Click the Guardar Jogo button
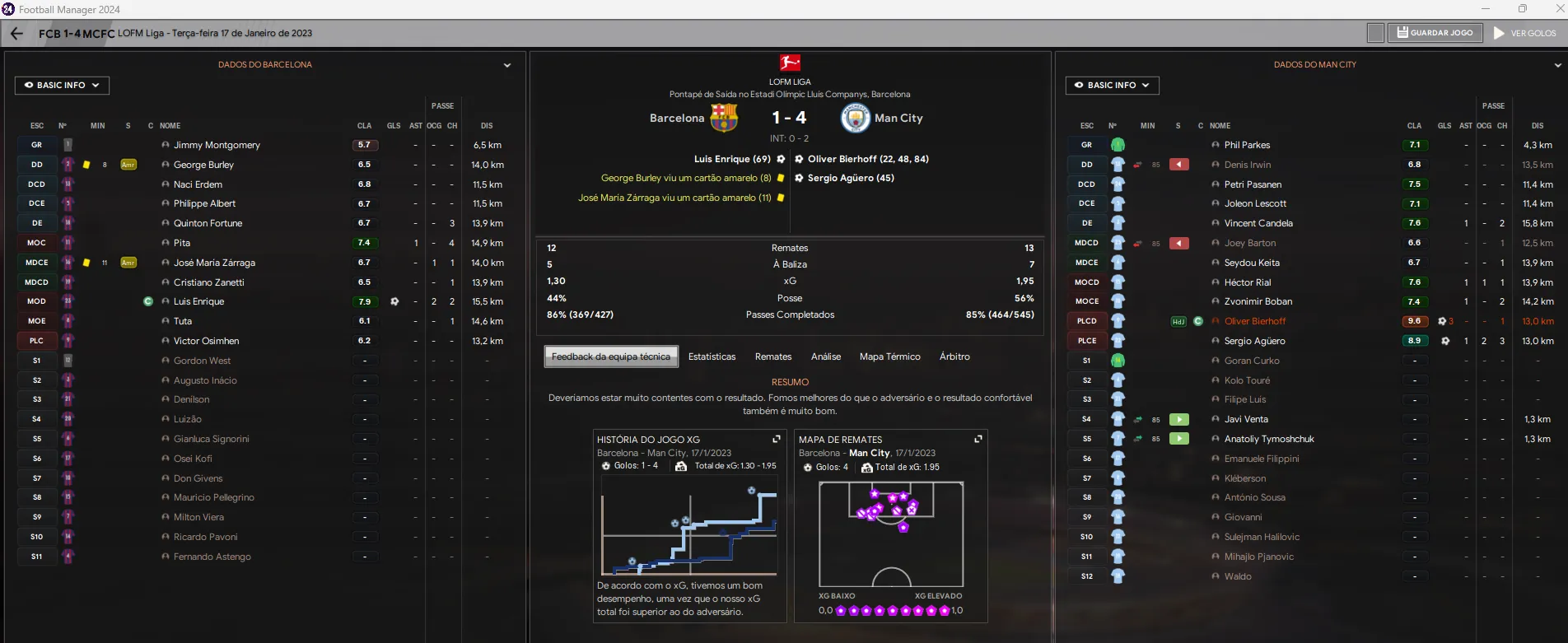Image resolution: width=1568 pixels, height=643 pixels. (1435, 33)
